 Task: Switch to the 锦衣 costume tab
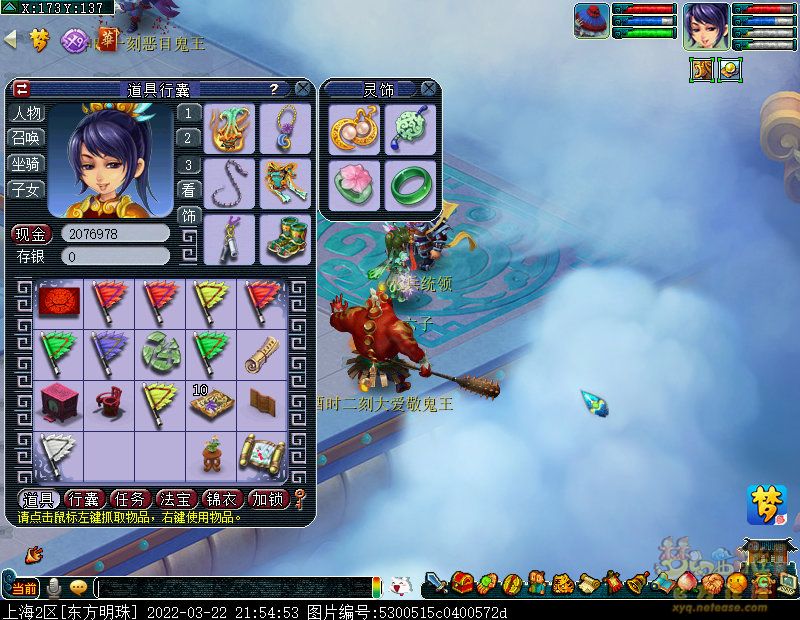coord(222,498)
